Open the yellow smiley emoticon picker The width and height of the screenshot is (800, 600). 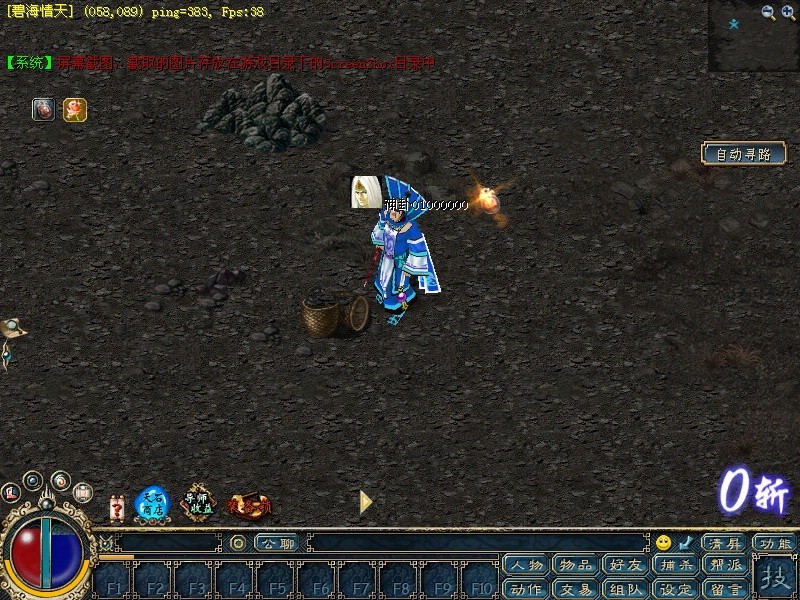663,543
